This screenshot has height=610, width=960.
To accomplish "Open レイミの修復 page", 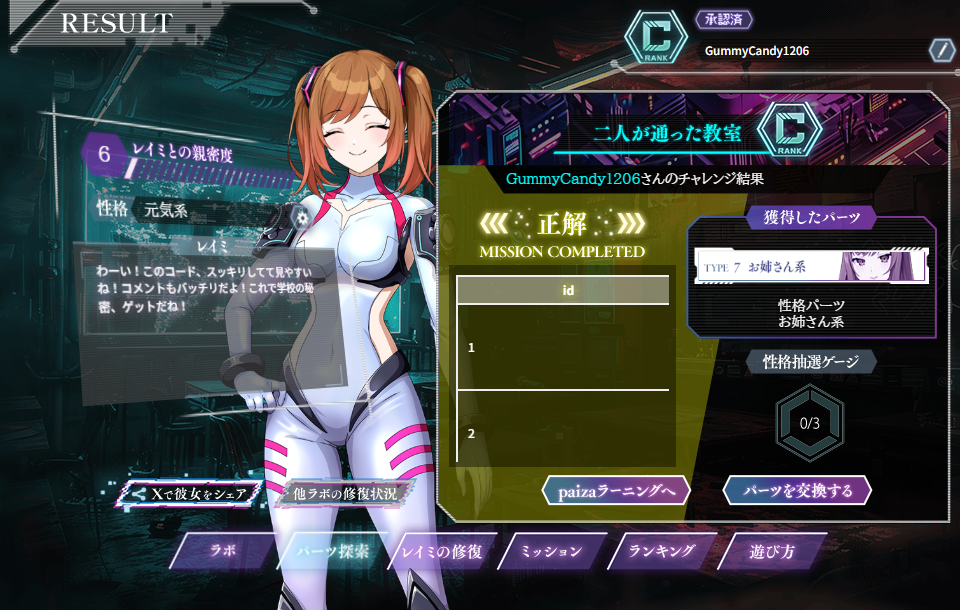I will click(441, 551).
